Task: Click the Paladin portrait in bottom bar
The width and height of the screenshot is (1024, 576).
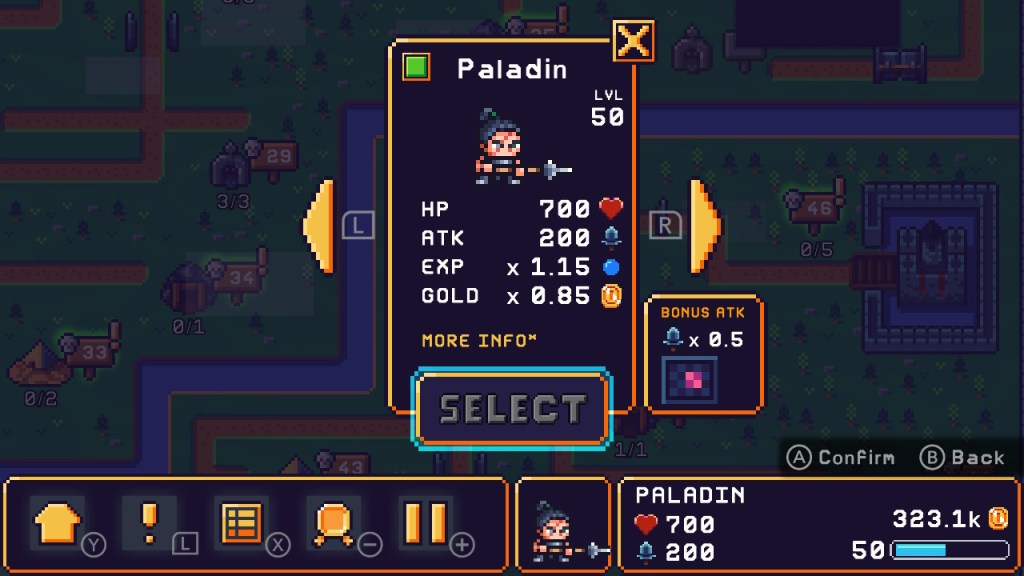Action: click(x=563, y=525)
